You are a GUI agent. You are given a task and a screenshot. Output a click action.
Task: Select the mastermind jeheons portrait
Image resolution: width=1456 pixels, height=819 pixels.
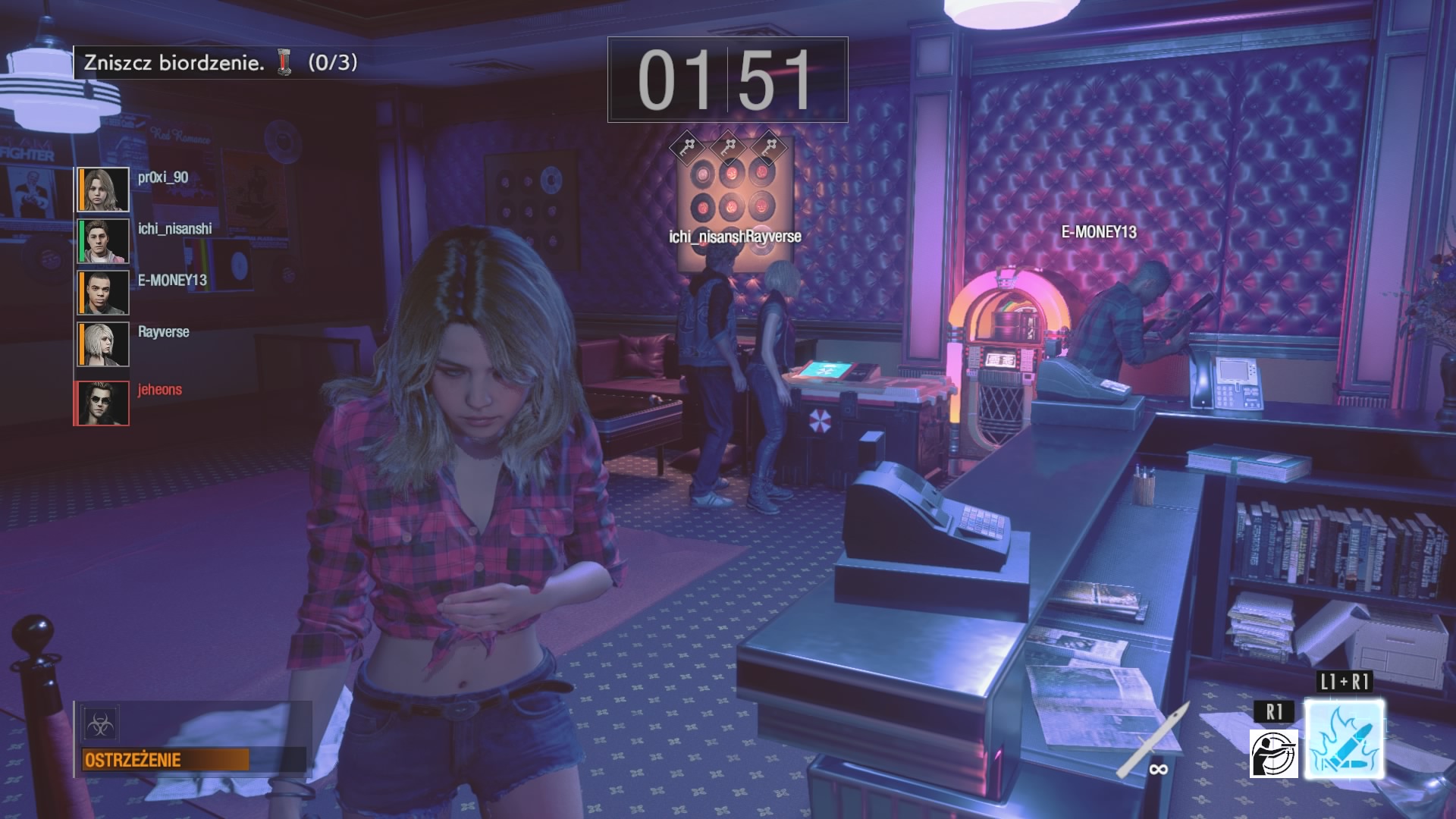coord(103,403)
